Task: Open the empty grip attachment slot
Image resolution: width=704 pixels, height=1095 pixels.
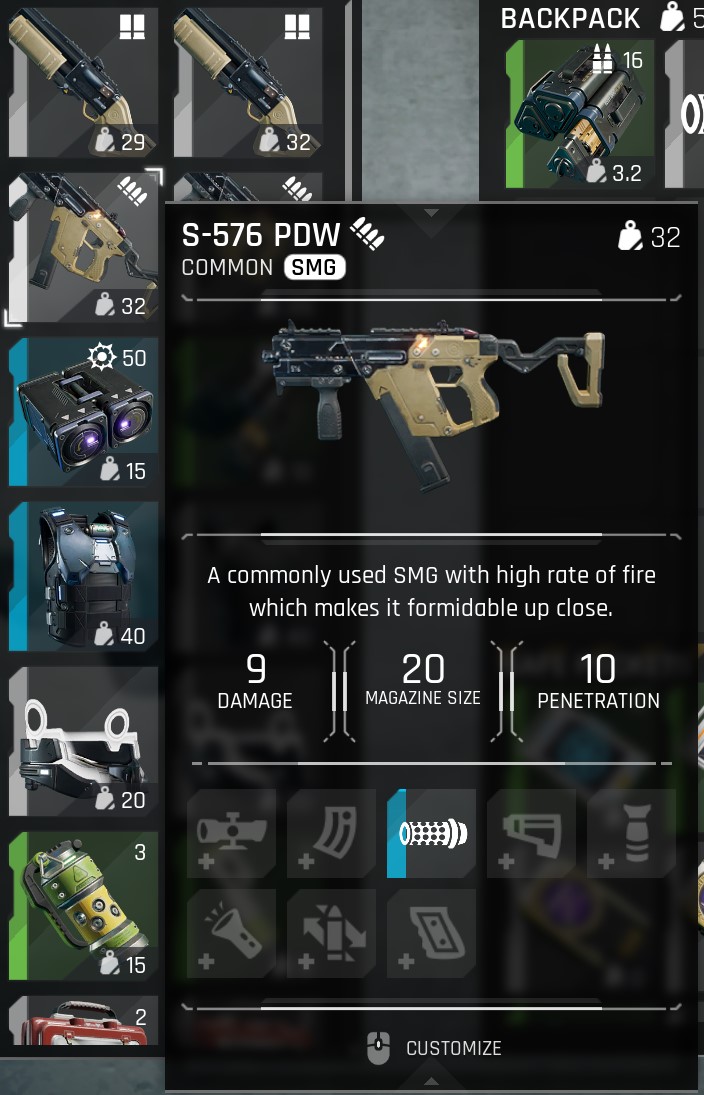Action: point(432,933)
